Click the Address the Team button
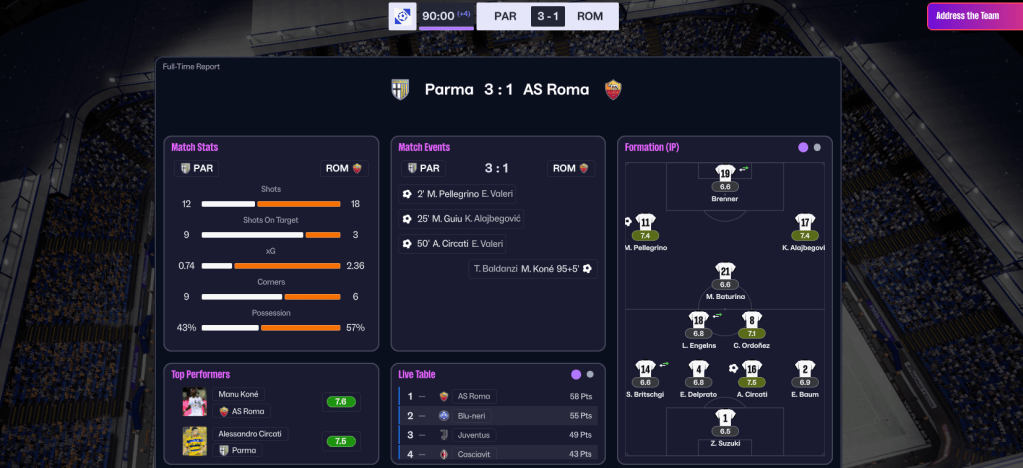Screen dimensions: 1023x468 tap(968, 16)
